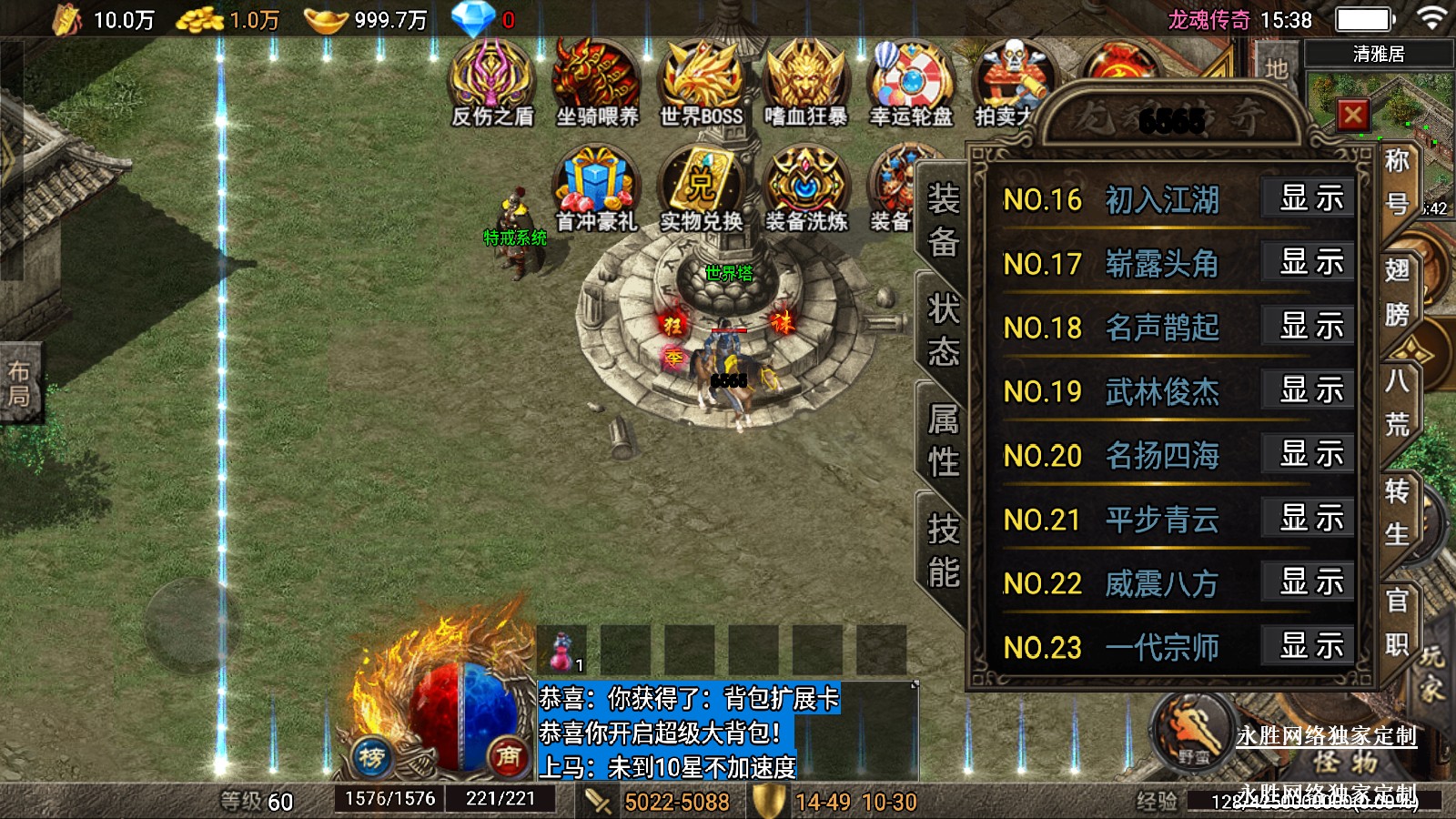Open the 榜 ranking button

pos(371,756)
